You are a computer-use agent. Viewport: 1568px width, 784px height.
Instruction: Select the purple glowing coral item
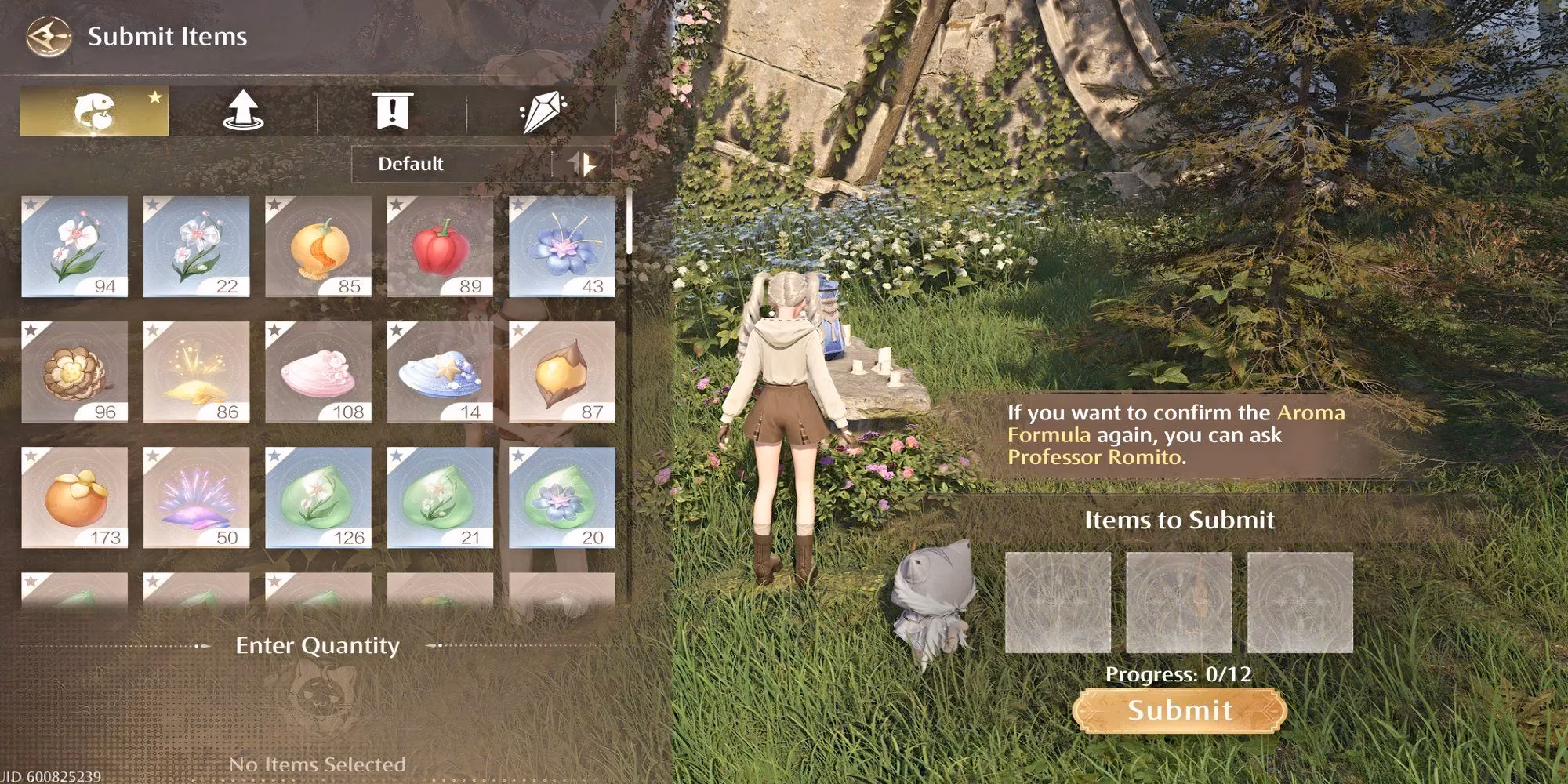click(x=196, y=497)
